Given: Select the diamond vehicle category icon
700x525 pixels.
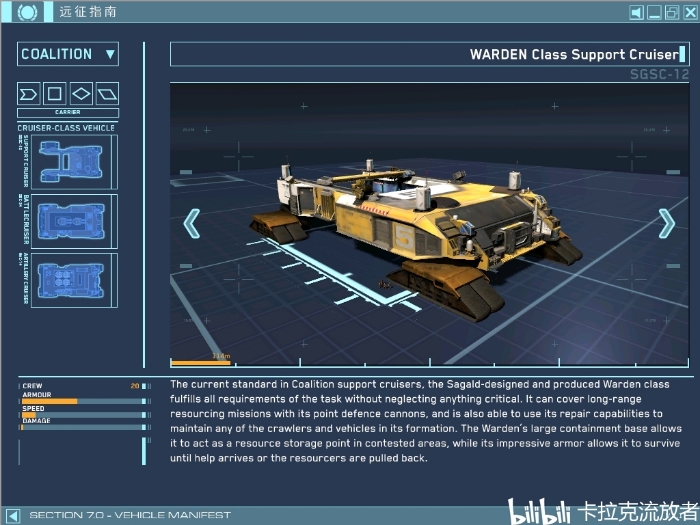Looking at the screenshot, I should point(82,94).
